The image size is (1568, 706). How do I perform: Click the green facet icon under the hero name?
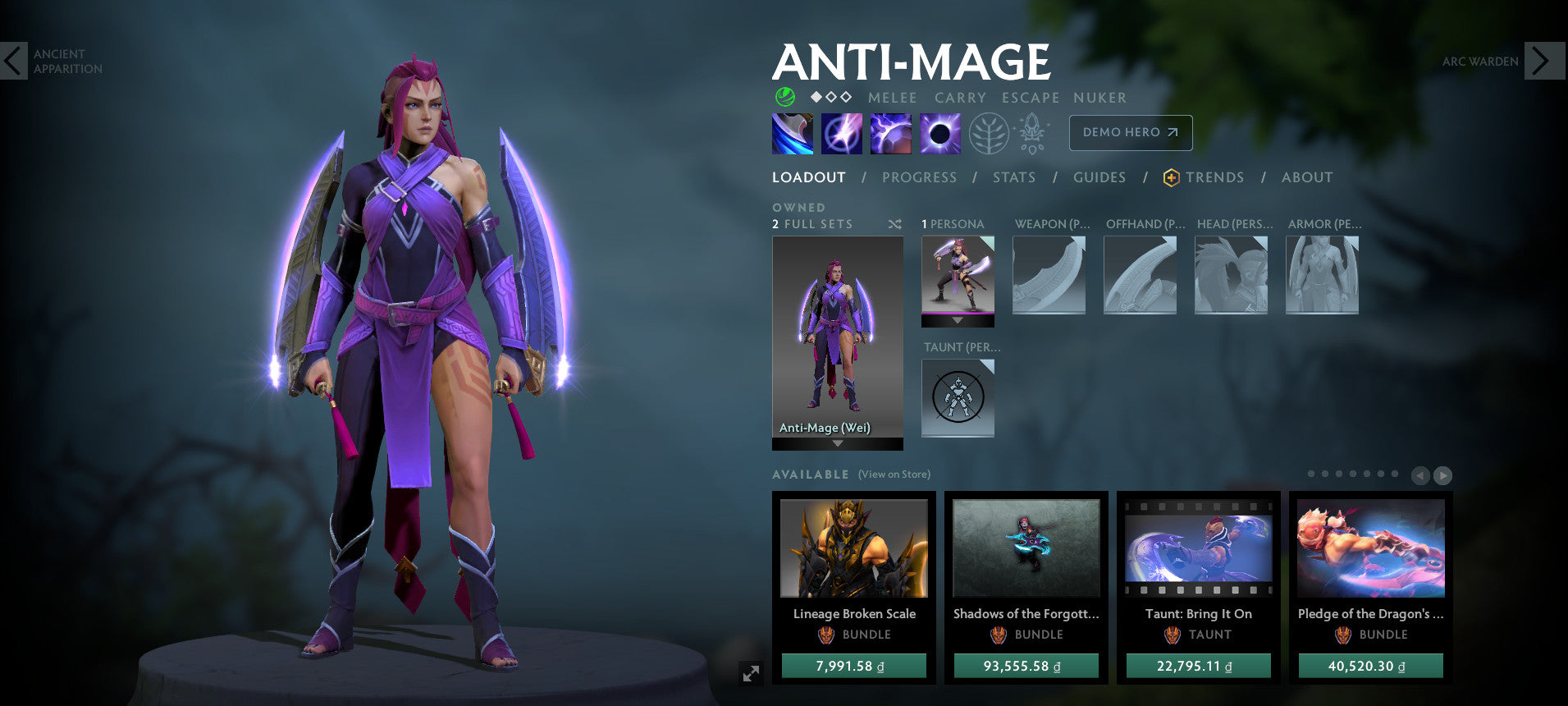click(x=785, y=97)
